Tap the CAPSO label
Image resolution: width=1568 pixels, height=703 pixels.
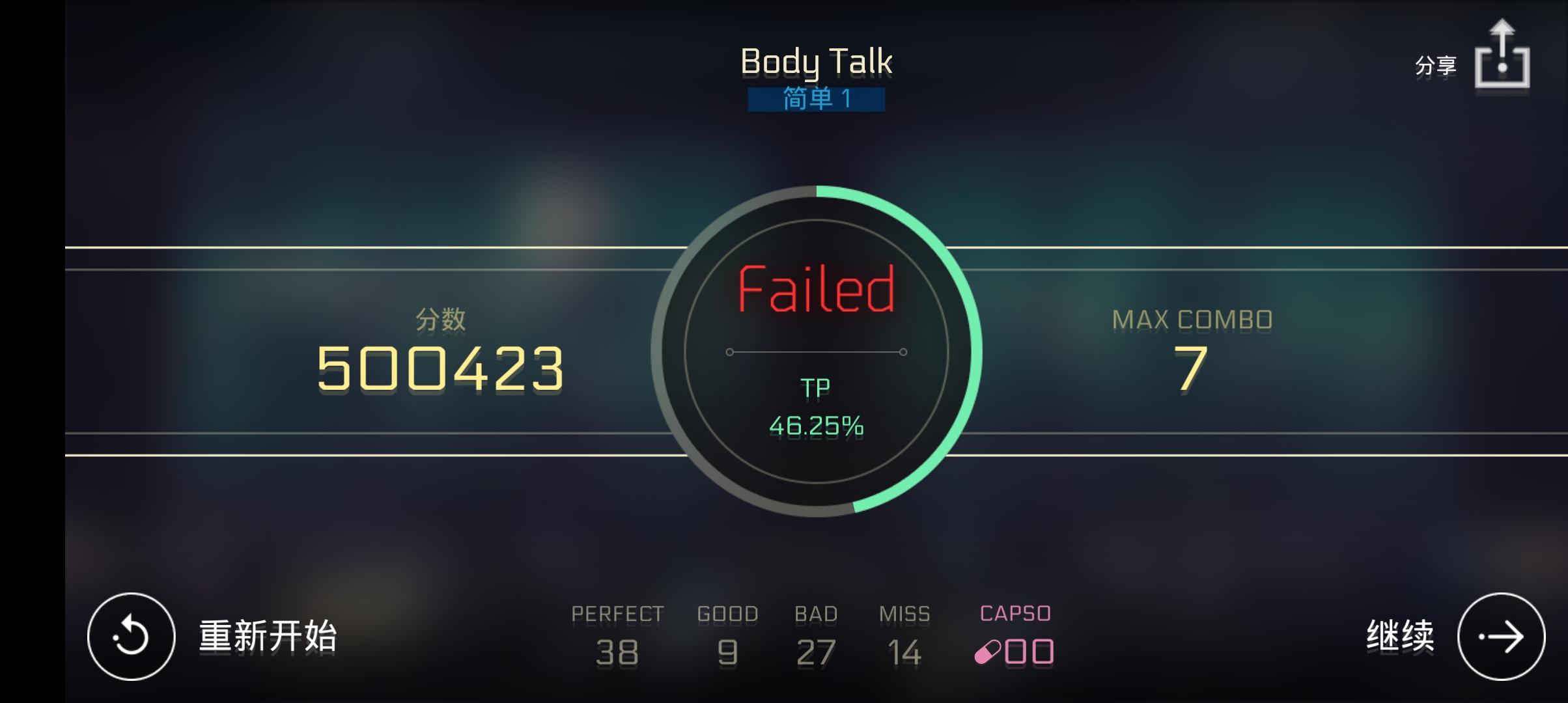coord(1015,612)
